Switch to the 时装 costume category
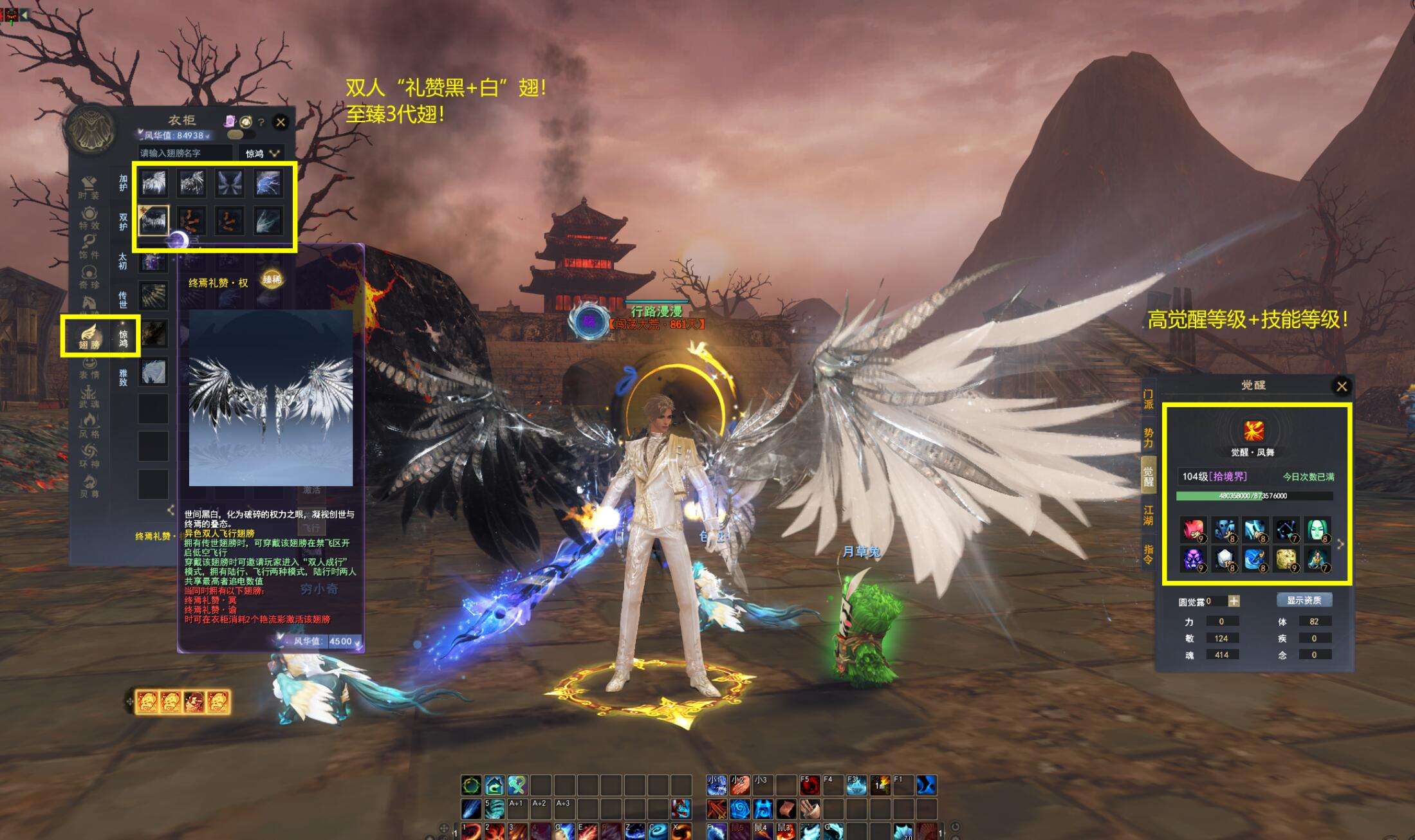Viewport: 1415px width, 840px height. 89,187
